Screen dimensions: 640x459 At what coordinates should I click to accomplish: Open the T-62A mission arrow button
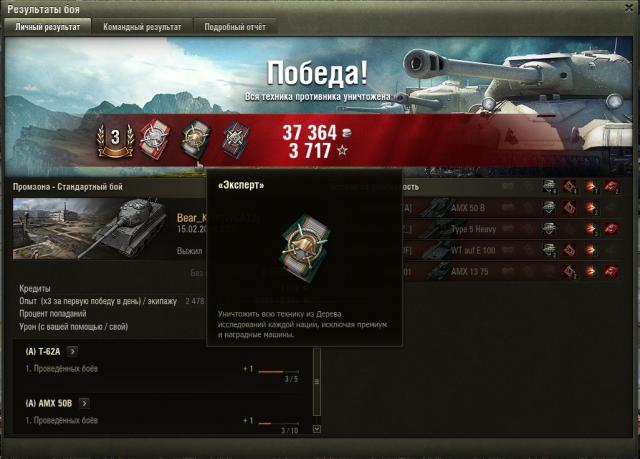(72, 352)
